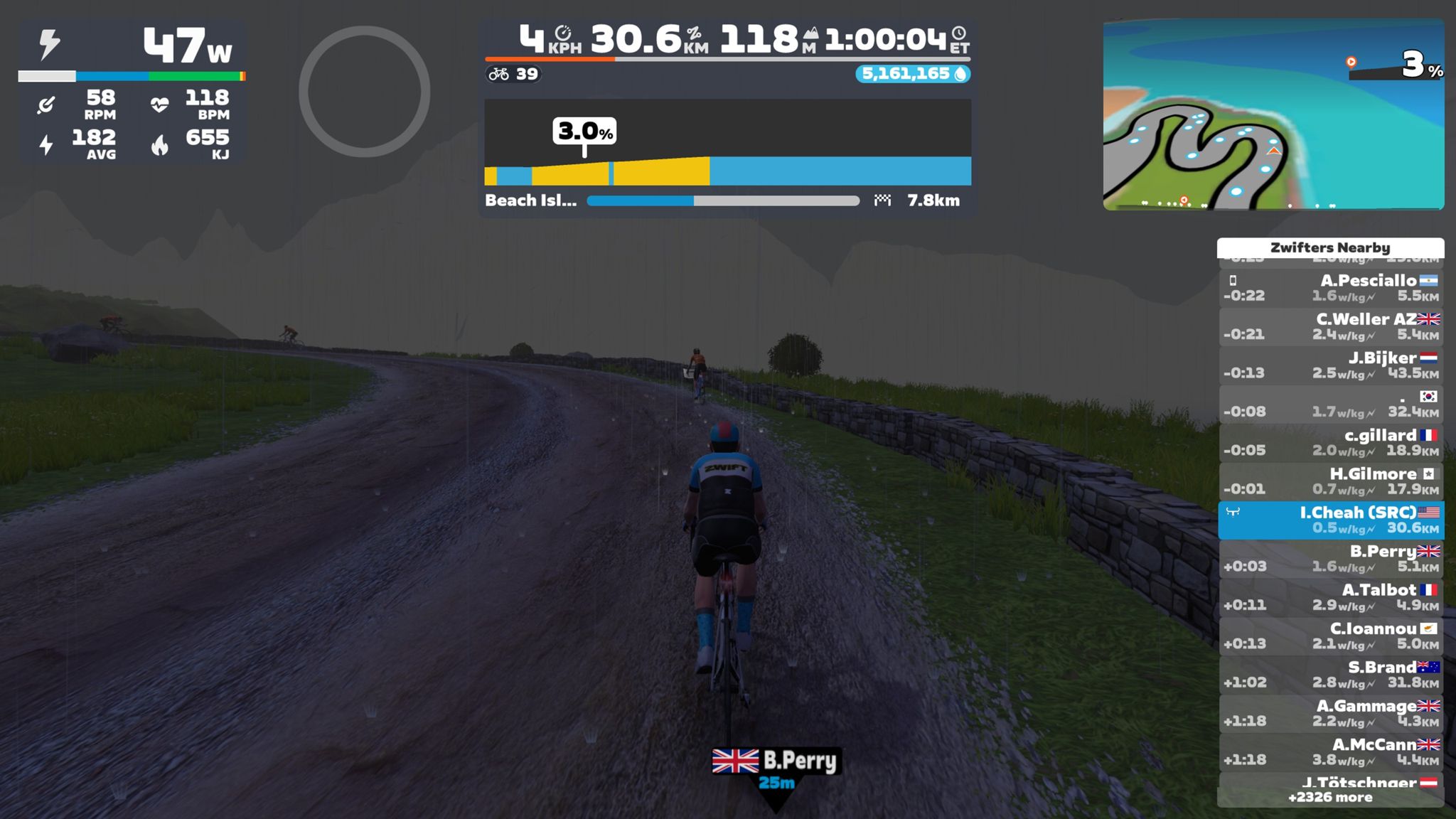Viewport: 1456px width, 819px height.
Task: Click the speedometer icon next to 4 KPH
Action: [563, 34]
